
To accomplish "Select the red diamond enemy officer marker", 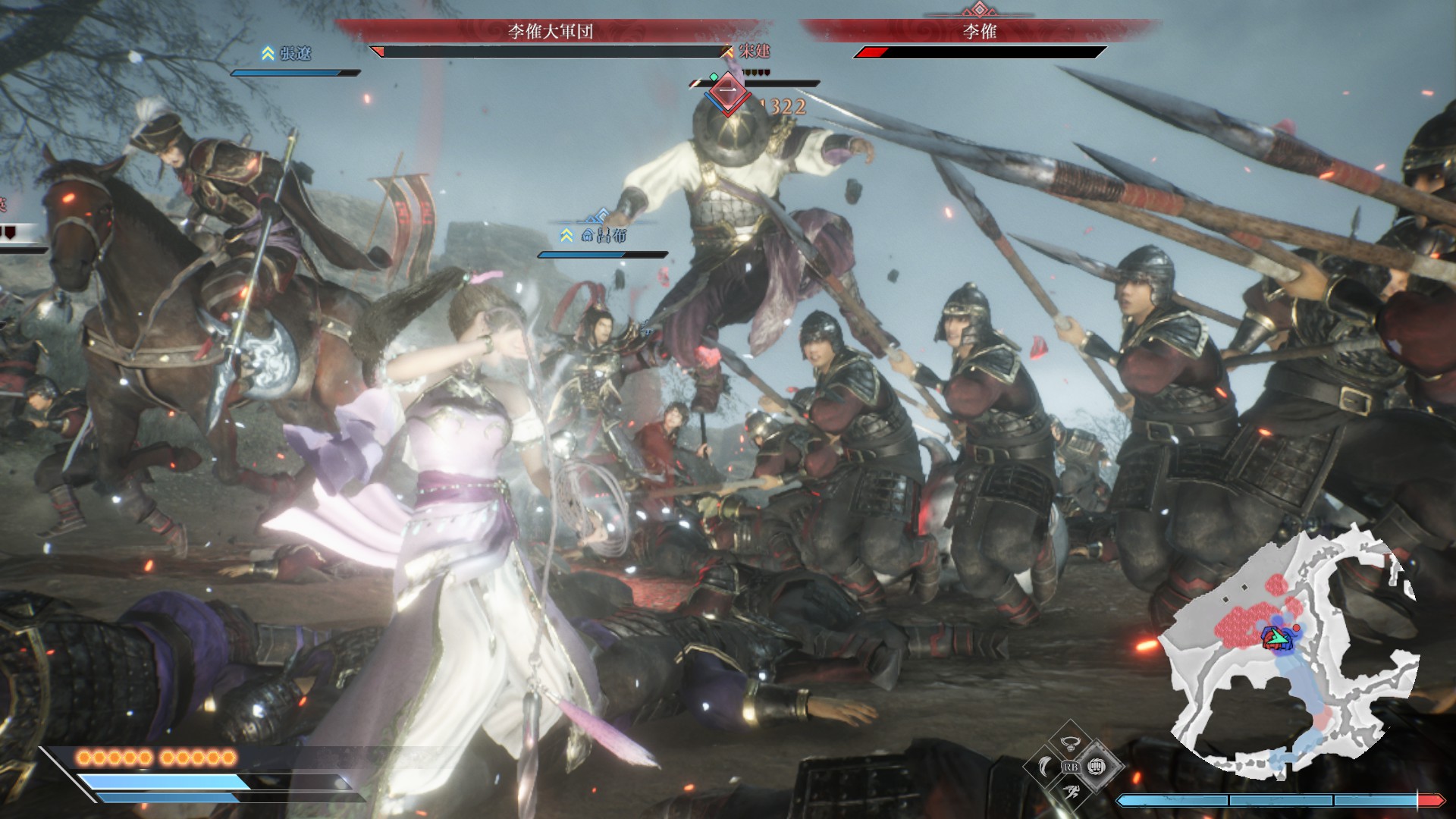I will (x=728, y=93).
